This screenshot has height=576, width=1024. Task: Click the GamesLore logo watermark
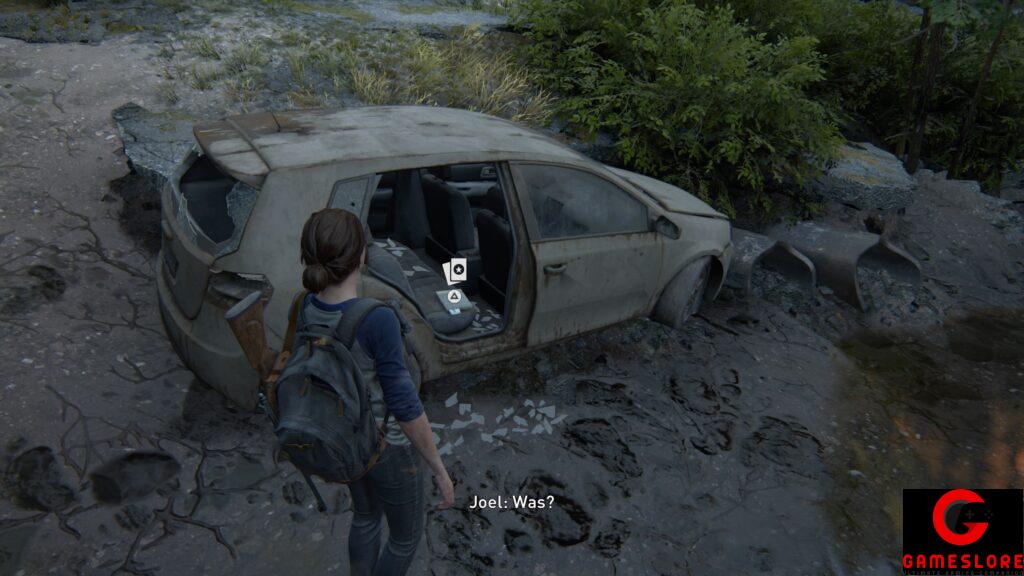[x=962, y=532]
